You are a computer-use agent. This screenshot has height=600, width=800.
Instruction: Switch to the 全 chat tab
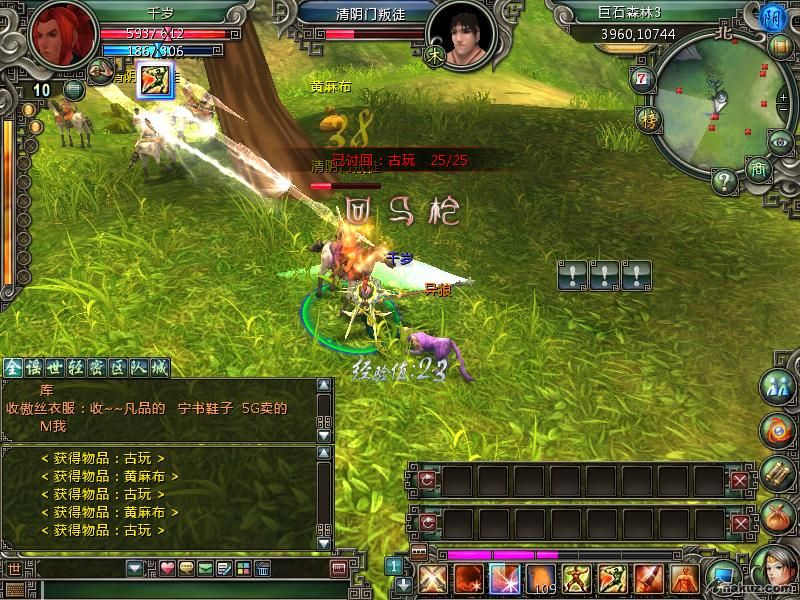(12, 367)
